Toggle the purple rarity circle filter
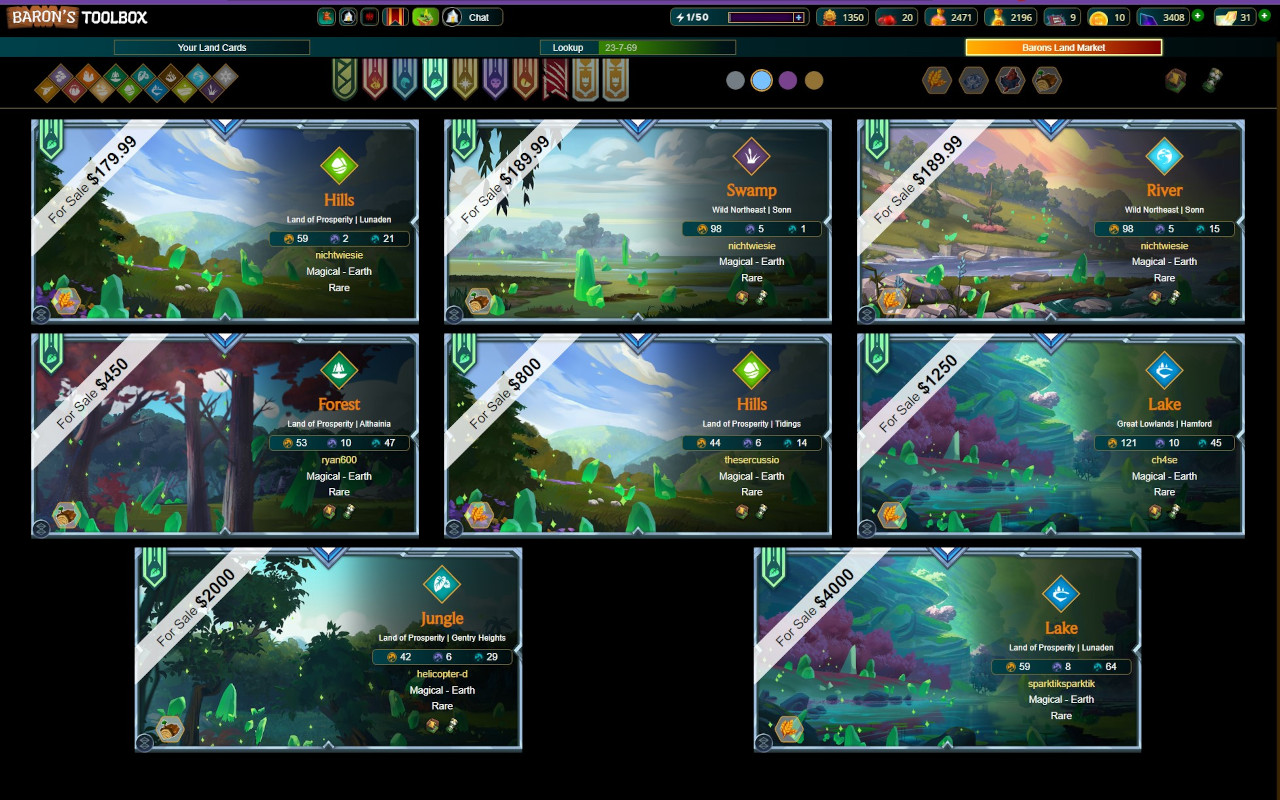 click(x=788, y=80)
